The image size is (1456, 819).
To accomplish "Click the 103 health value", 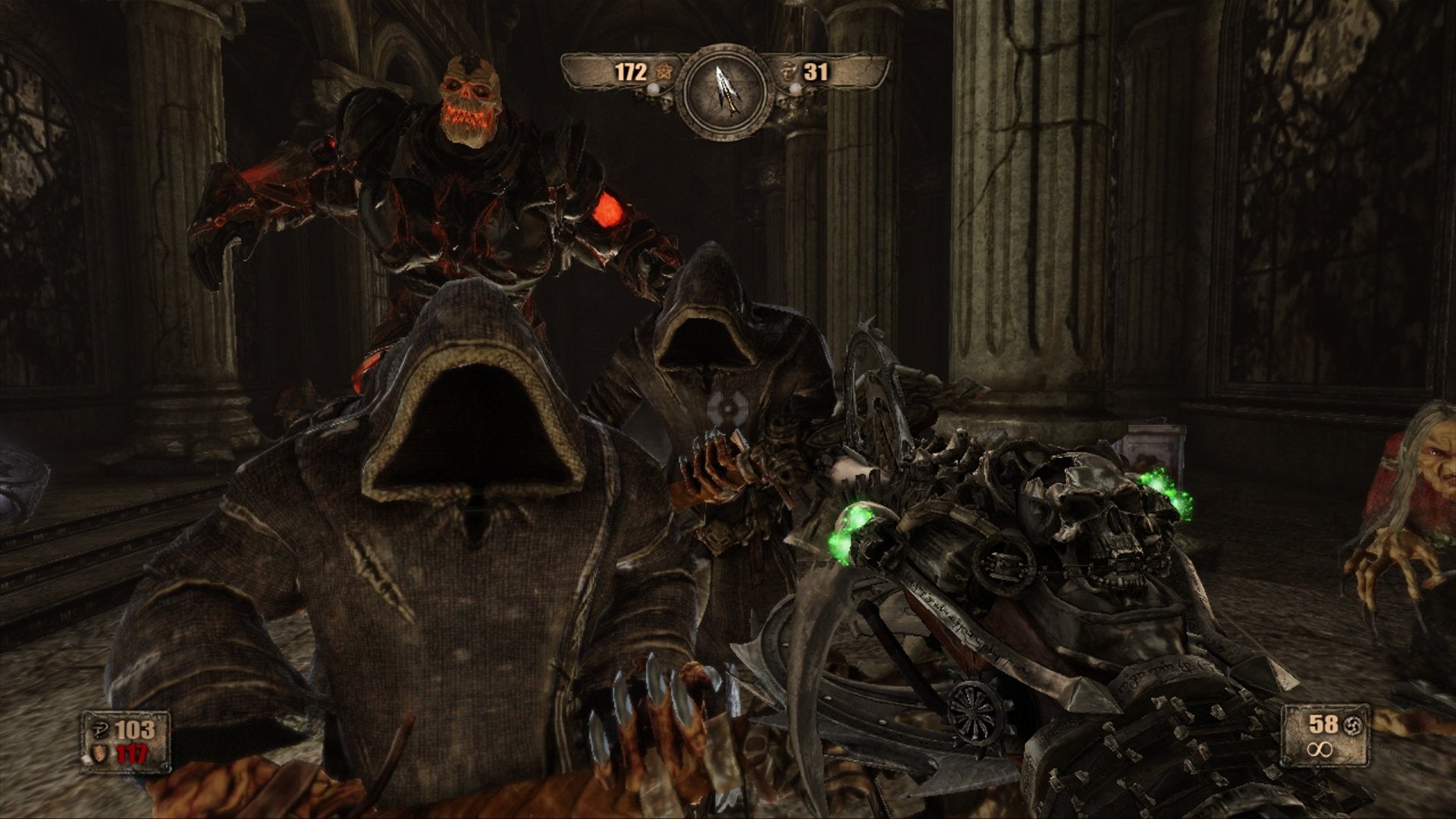I will [135, 731].
